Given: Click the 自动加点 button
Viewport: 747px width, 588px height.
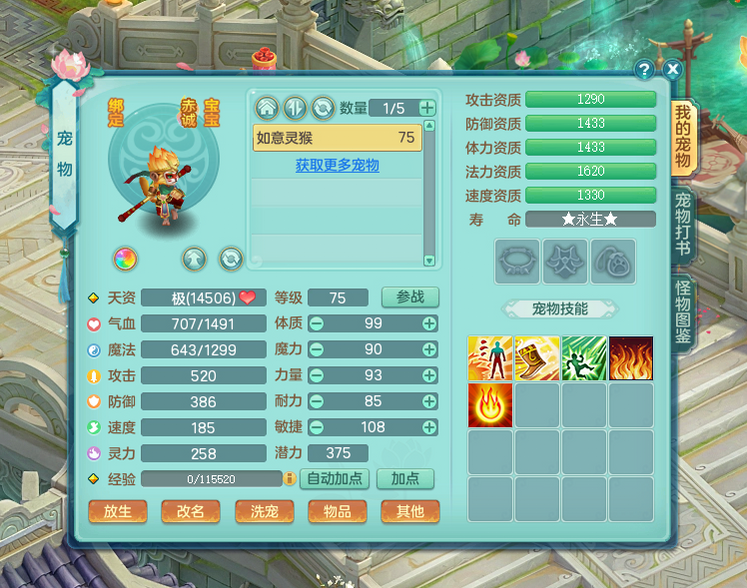Looking at the screenshot, I should coord(335,479).
